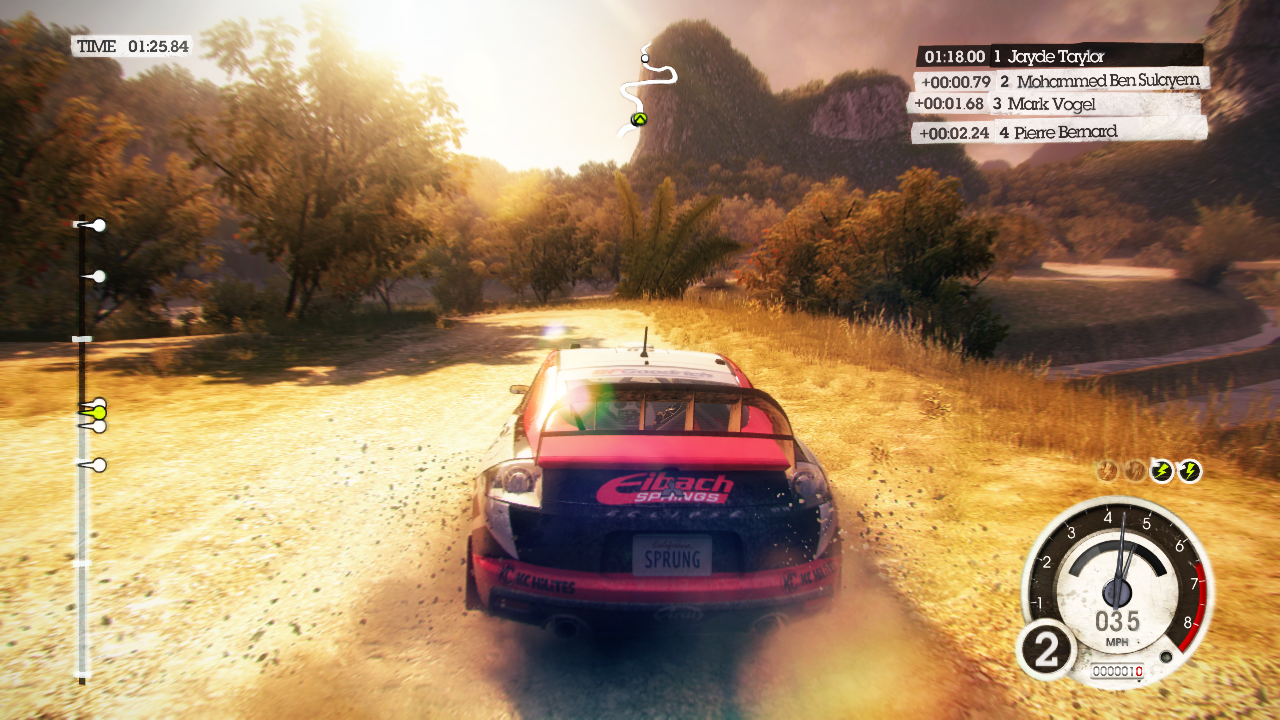Screen dimensions: 1280x720
Task: Select Jayde Taylor's leaderboard row
Action: pyautogui.click(x=1060, y=57)
